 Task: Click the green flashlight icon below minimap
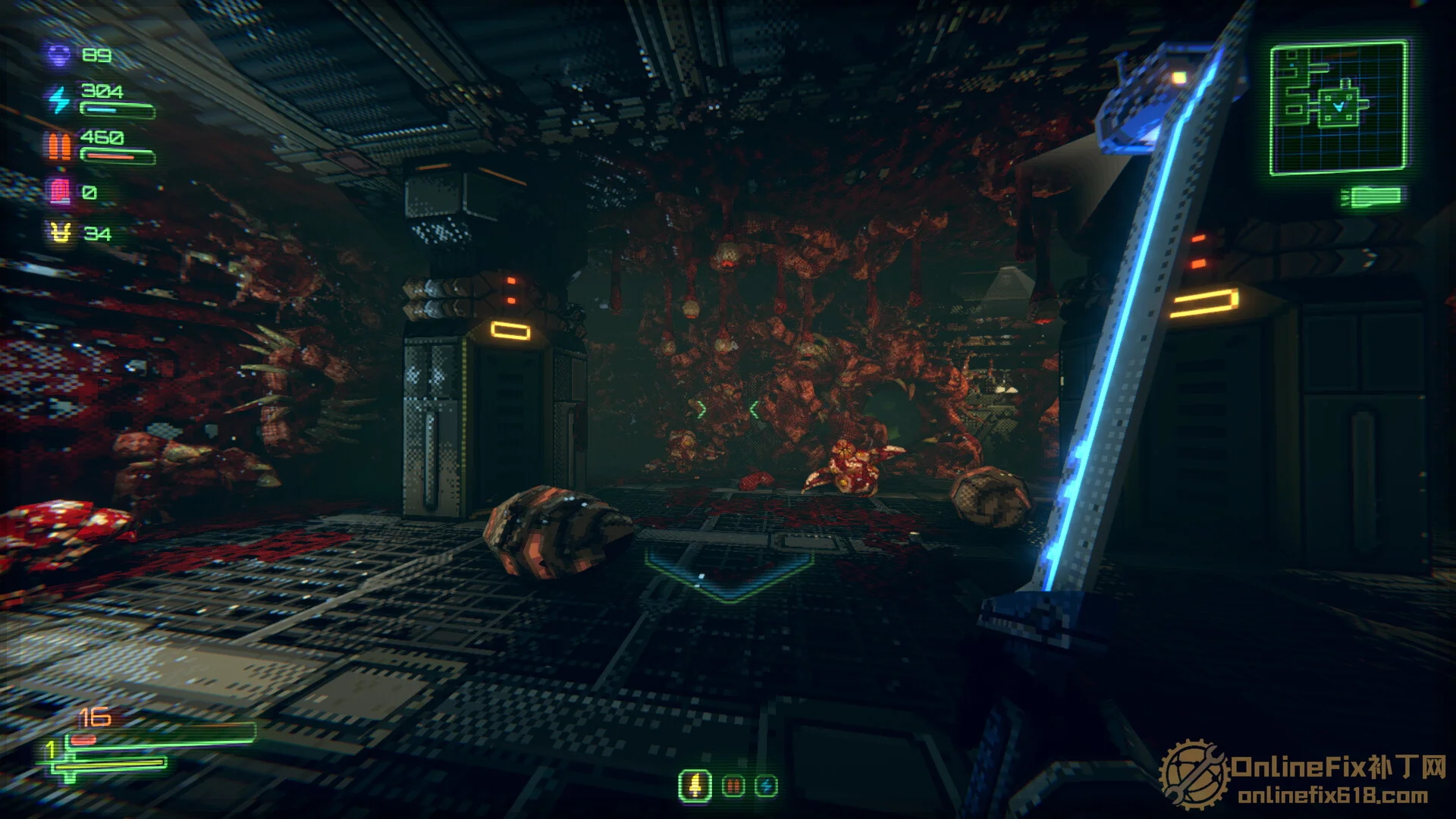(1371, 197)
